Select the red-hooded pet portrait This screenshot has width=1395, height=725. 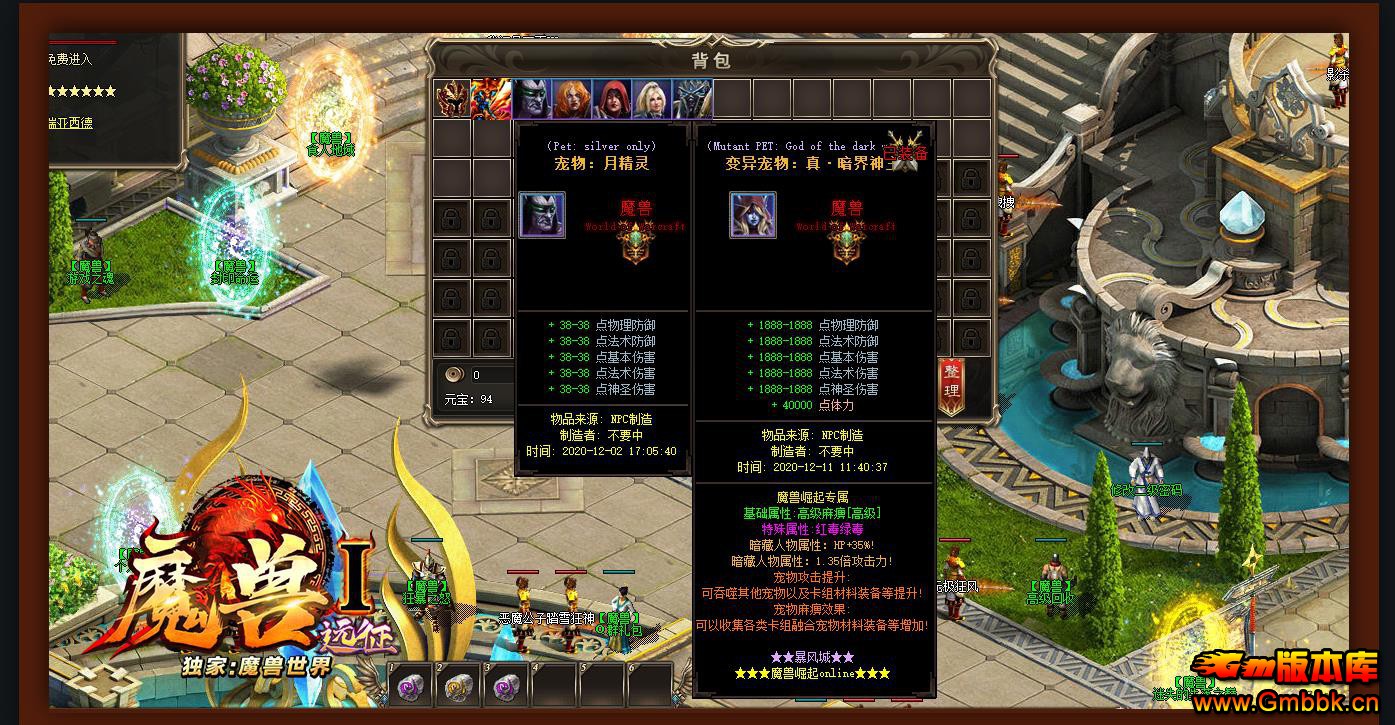pos(612,99)
